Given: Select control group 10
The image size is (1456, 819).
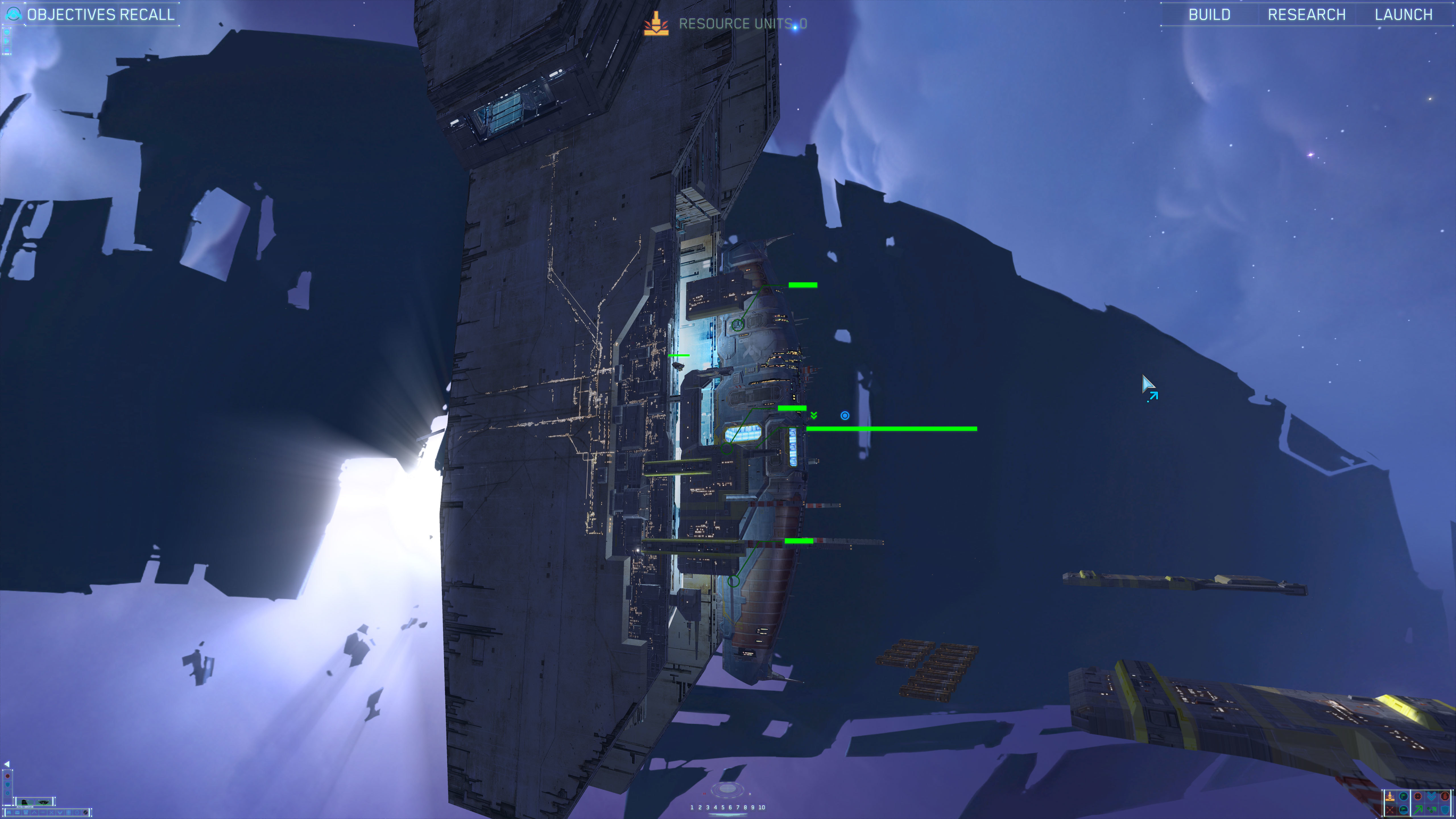Looking at the screenshot, I should point(762,807).
